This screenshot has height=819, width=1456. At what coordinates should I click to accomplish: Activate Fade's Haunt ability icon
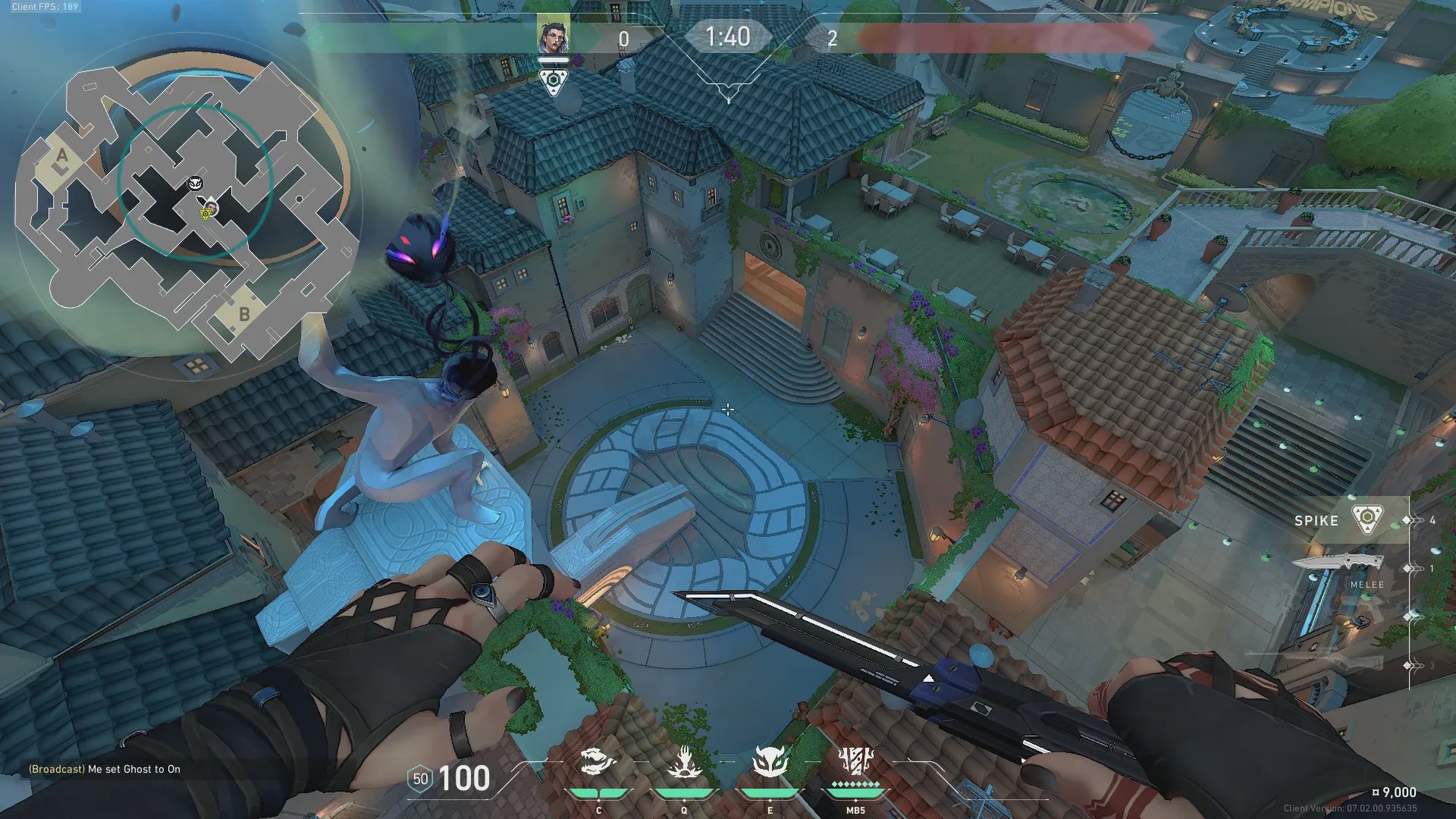tap(770, 761)
